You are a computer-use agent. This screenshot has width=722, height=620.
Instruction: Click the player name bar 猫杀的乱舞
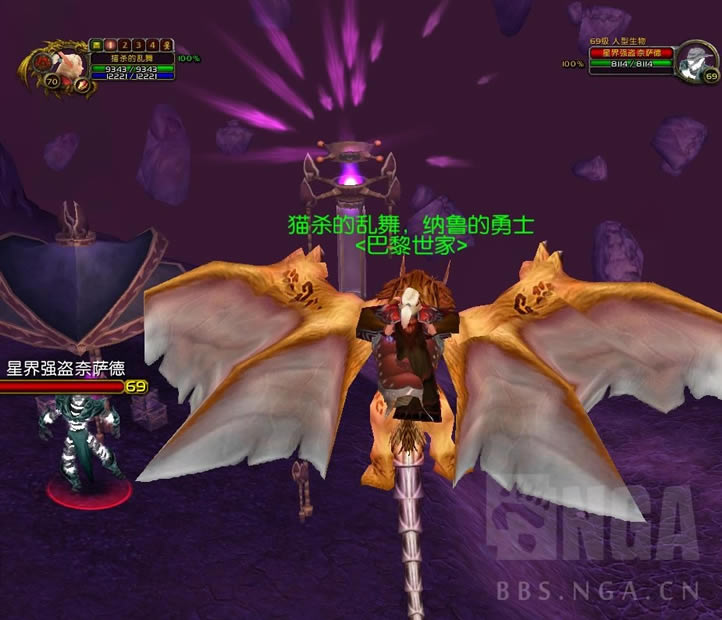click(130, 58)
